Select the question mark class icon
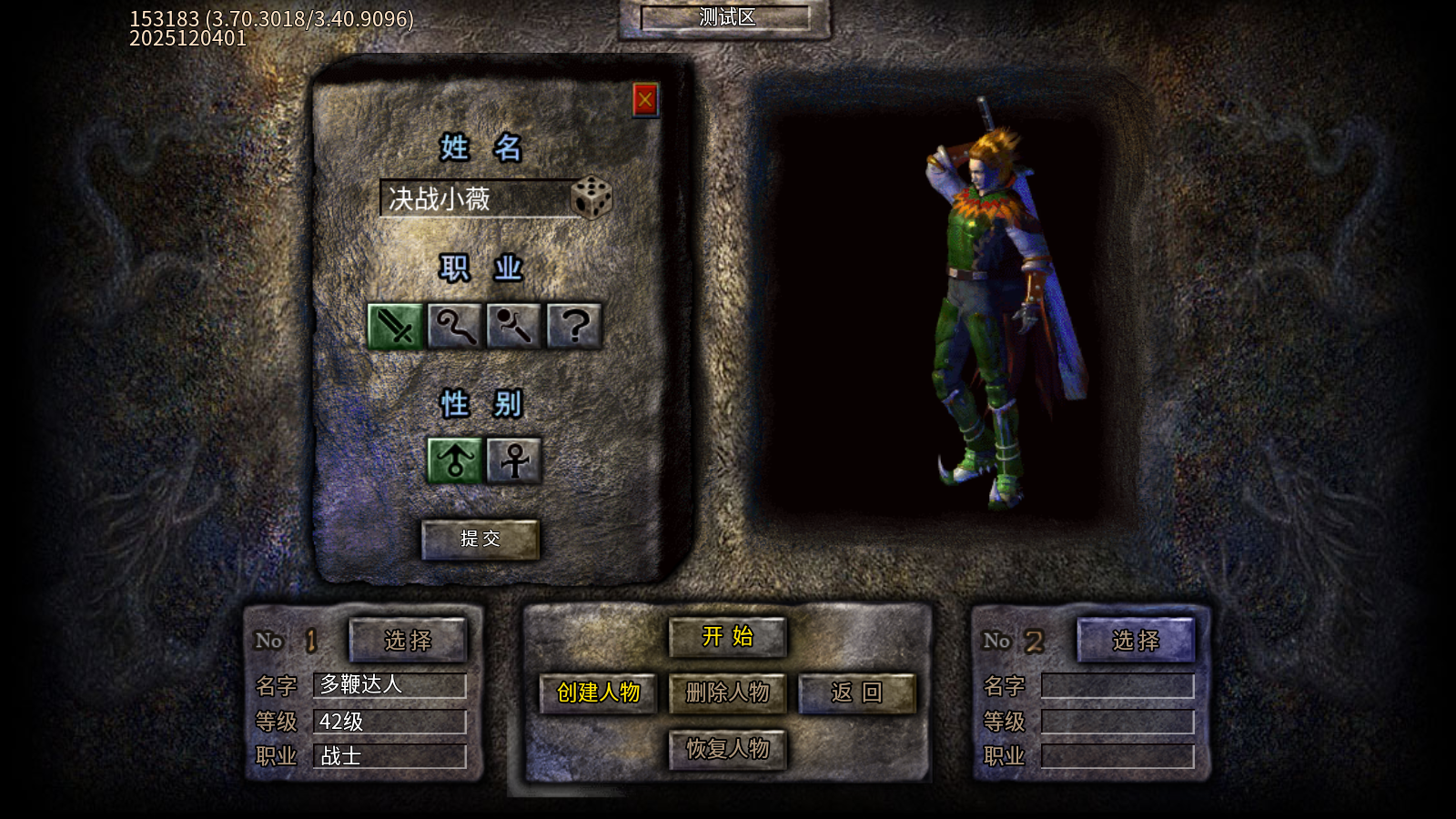This screenshot has width=1456, height=819. click(574, 326)
